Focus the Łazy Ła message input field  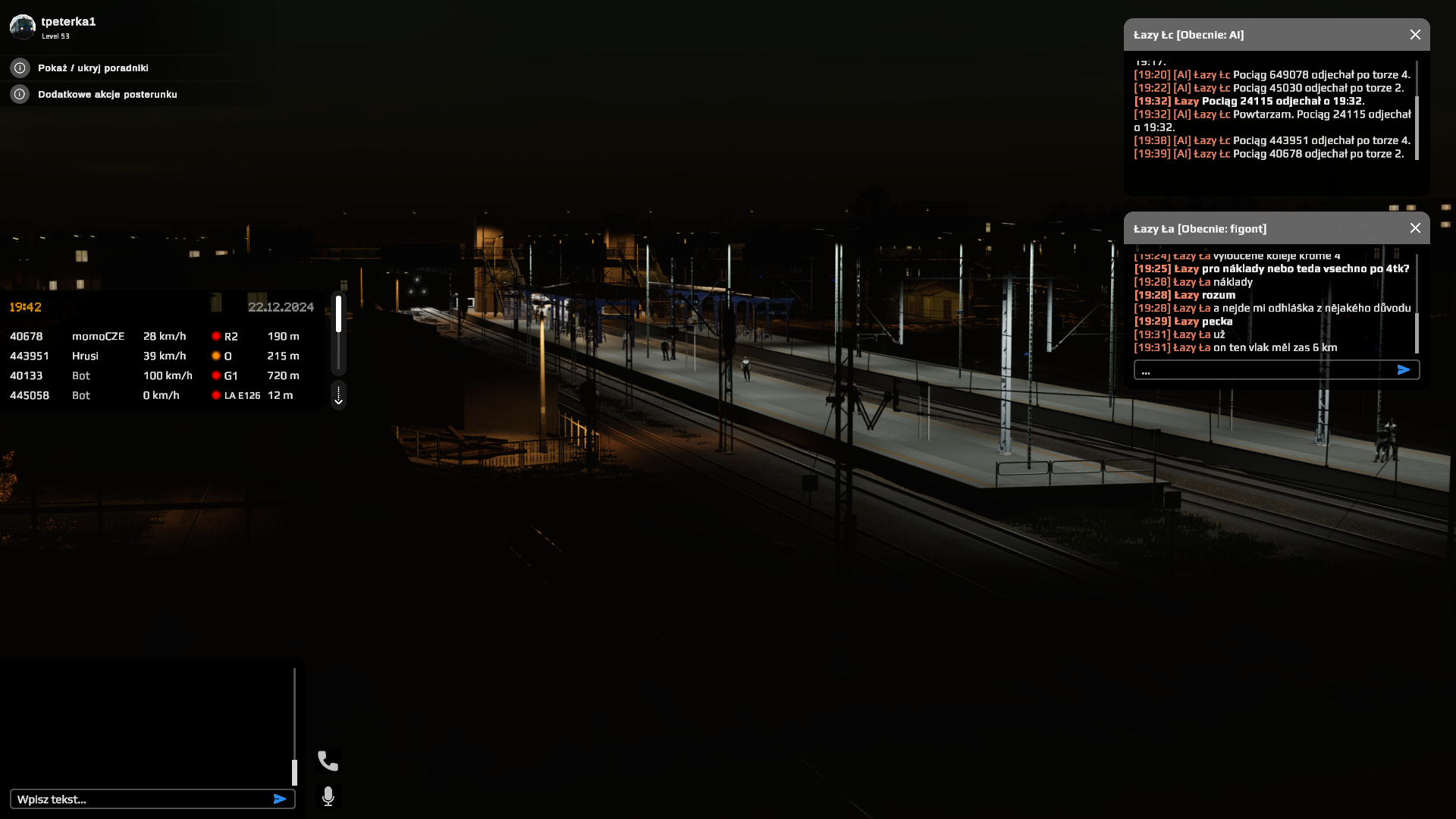pos(1263,371)
